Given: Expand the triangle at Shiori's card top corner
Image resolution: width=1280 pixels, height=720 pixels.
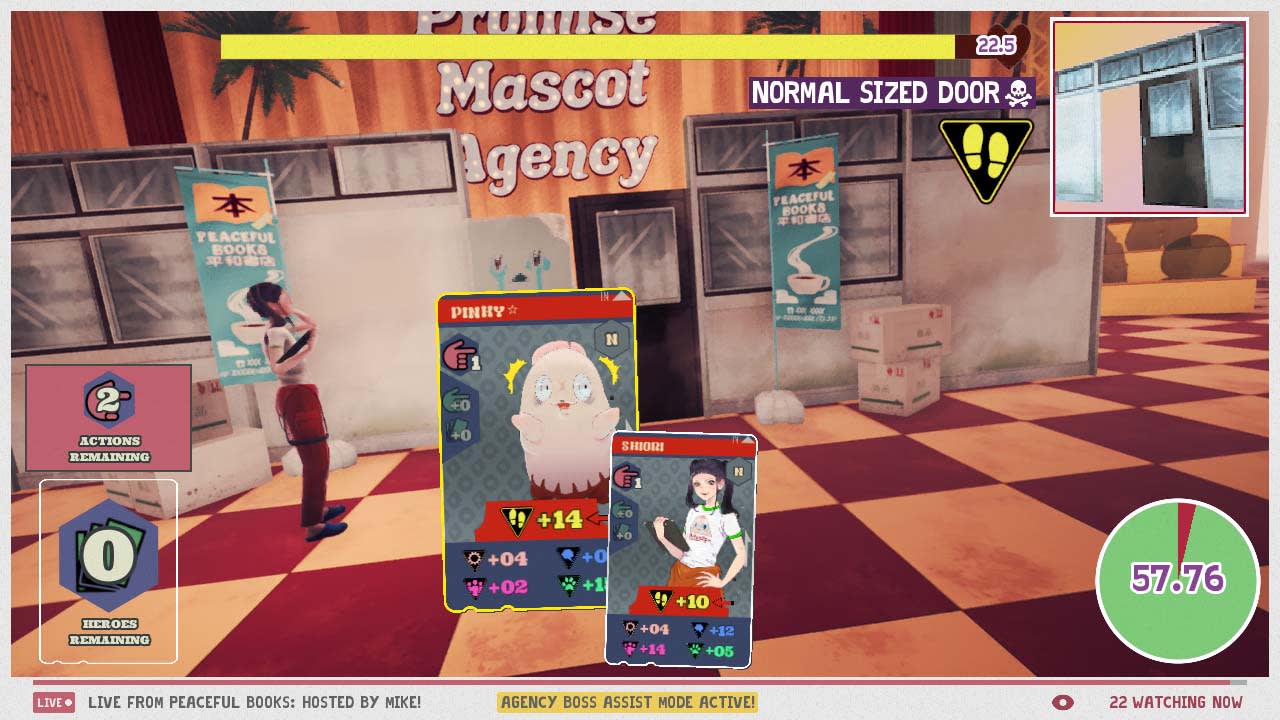Looking at the screenshot, I should point(748,443).
